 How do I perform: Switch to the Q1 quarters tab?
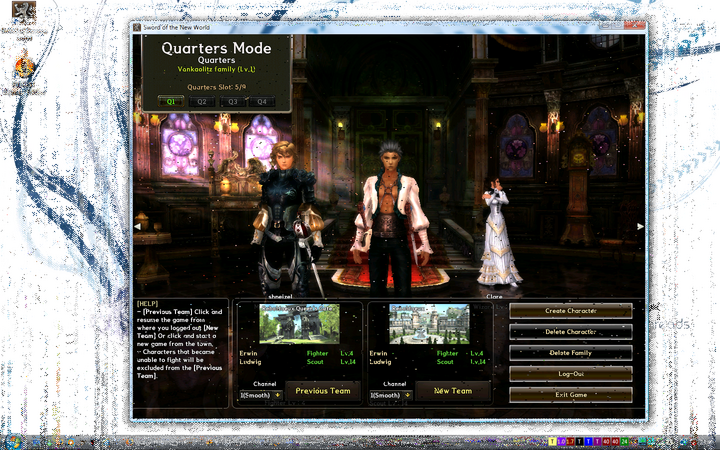171,101
